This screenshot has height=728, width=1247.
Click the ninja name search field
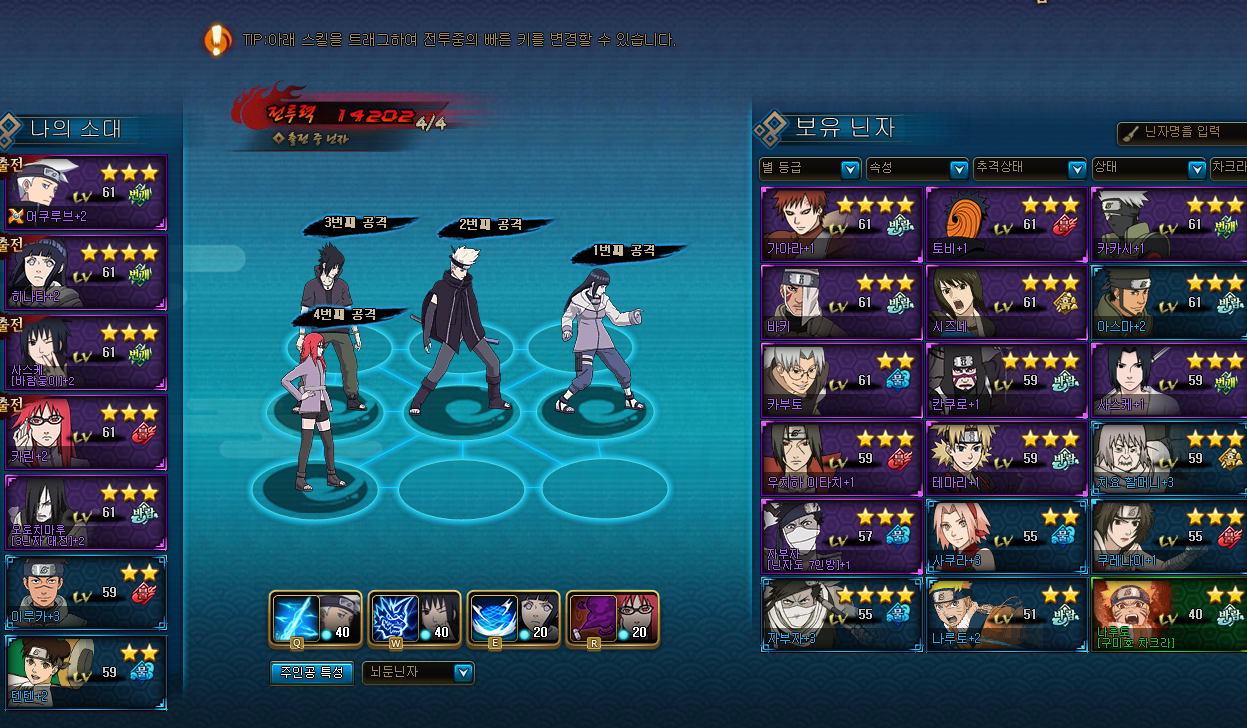(1181, 133)
